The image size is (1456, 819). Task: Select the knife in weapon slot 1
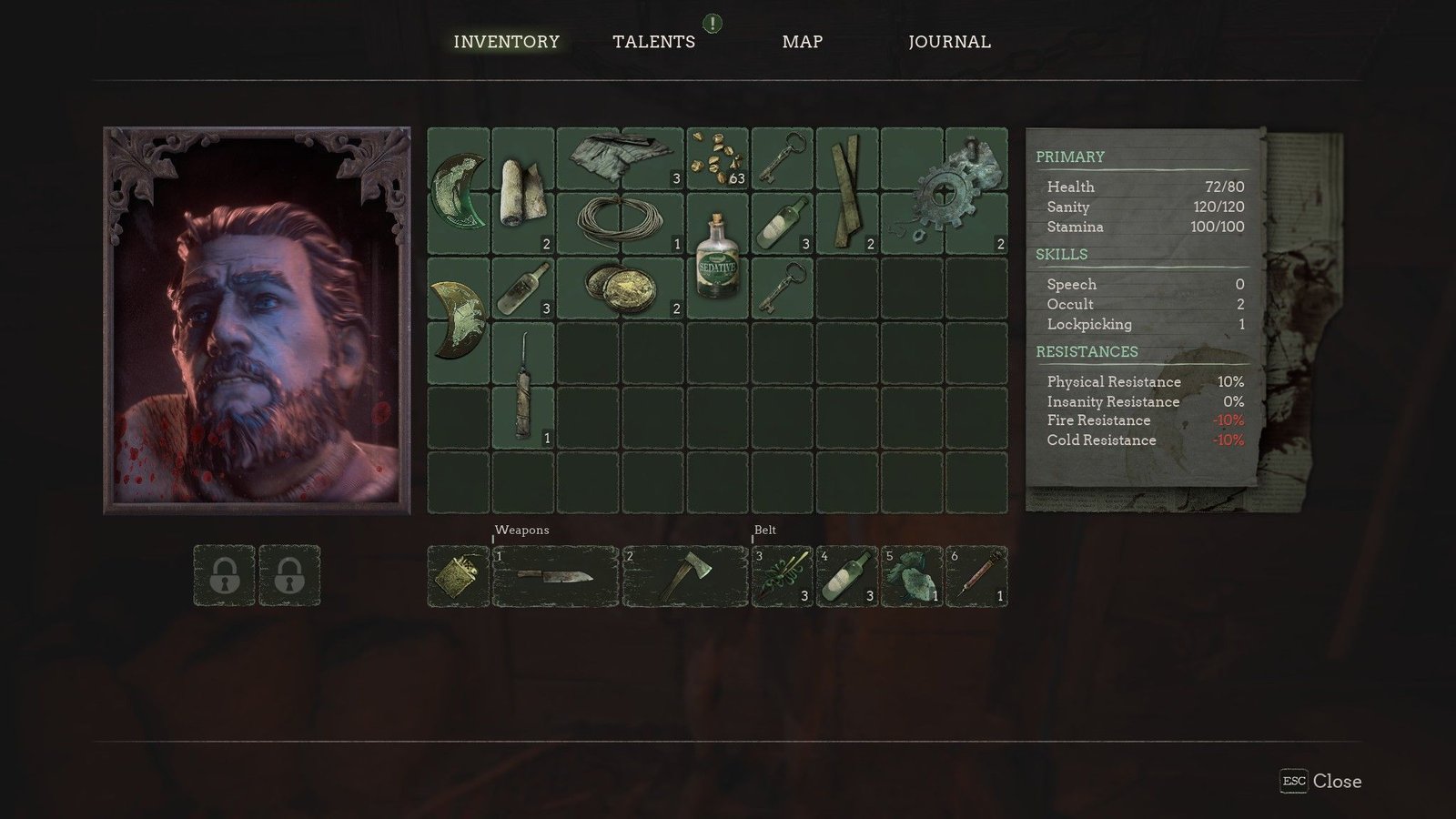coord(555,576)
